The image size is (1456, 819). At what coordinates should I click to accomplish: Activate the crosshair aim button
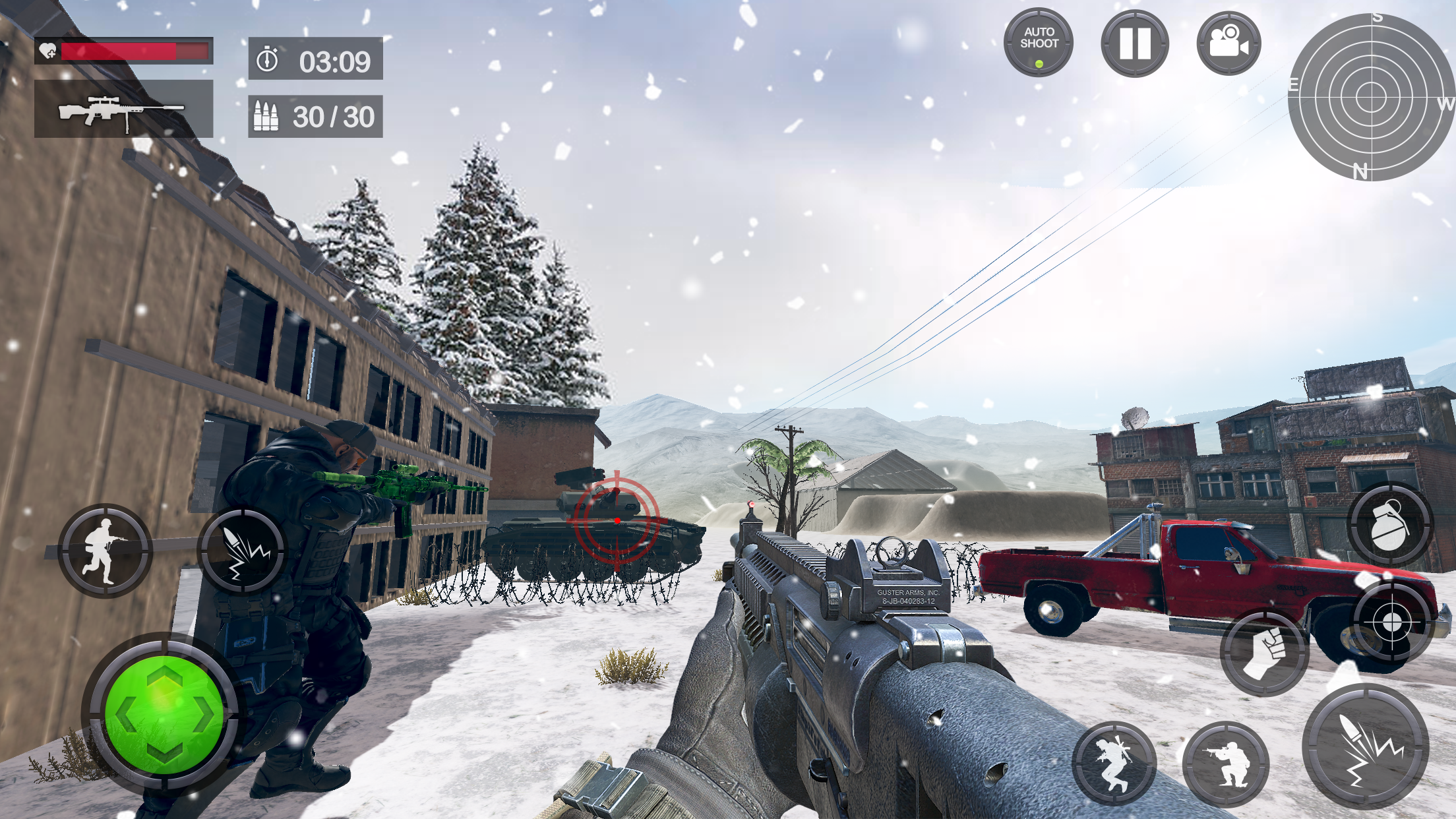tap(1391, 621)
